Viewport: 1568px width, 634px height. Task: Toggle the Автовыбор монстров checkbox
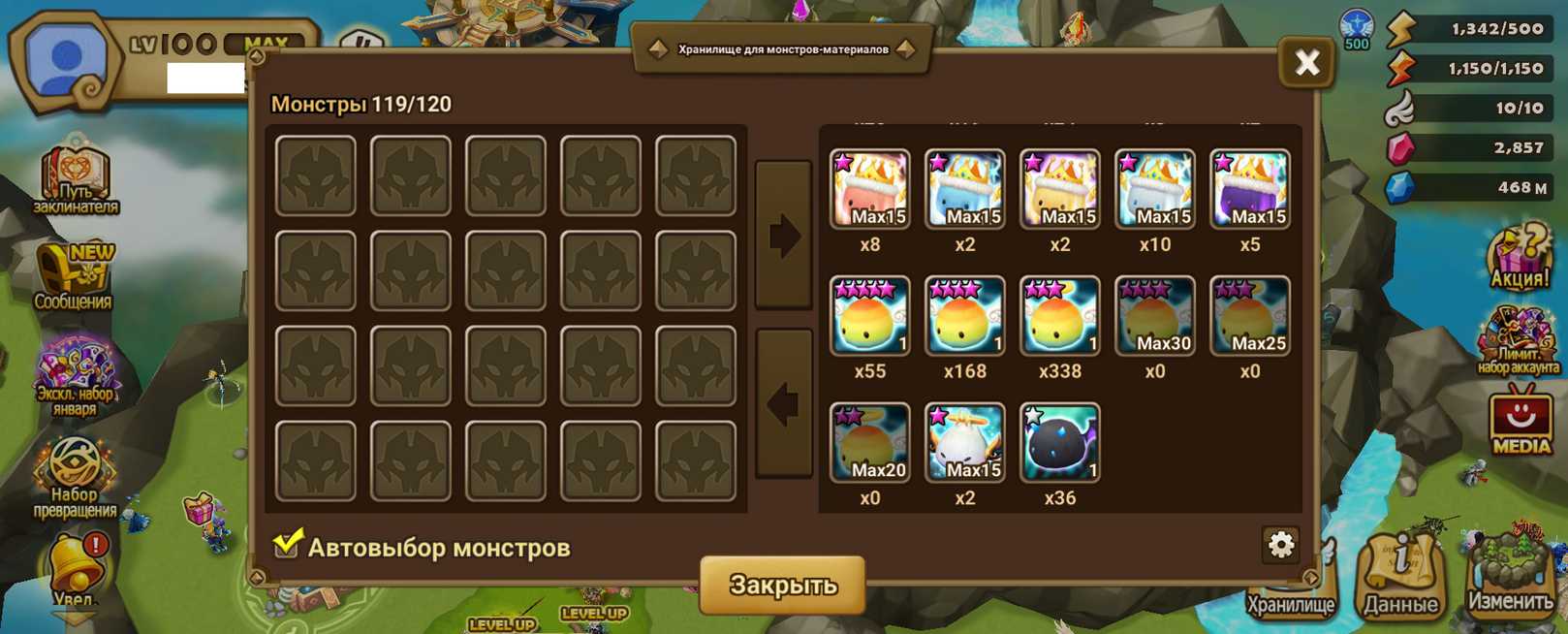click(x=287, y=545)
